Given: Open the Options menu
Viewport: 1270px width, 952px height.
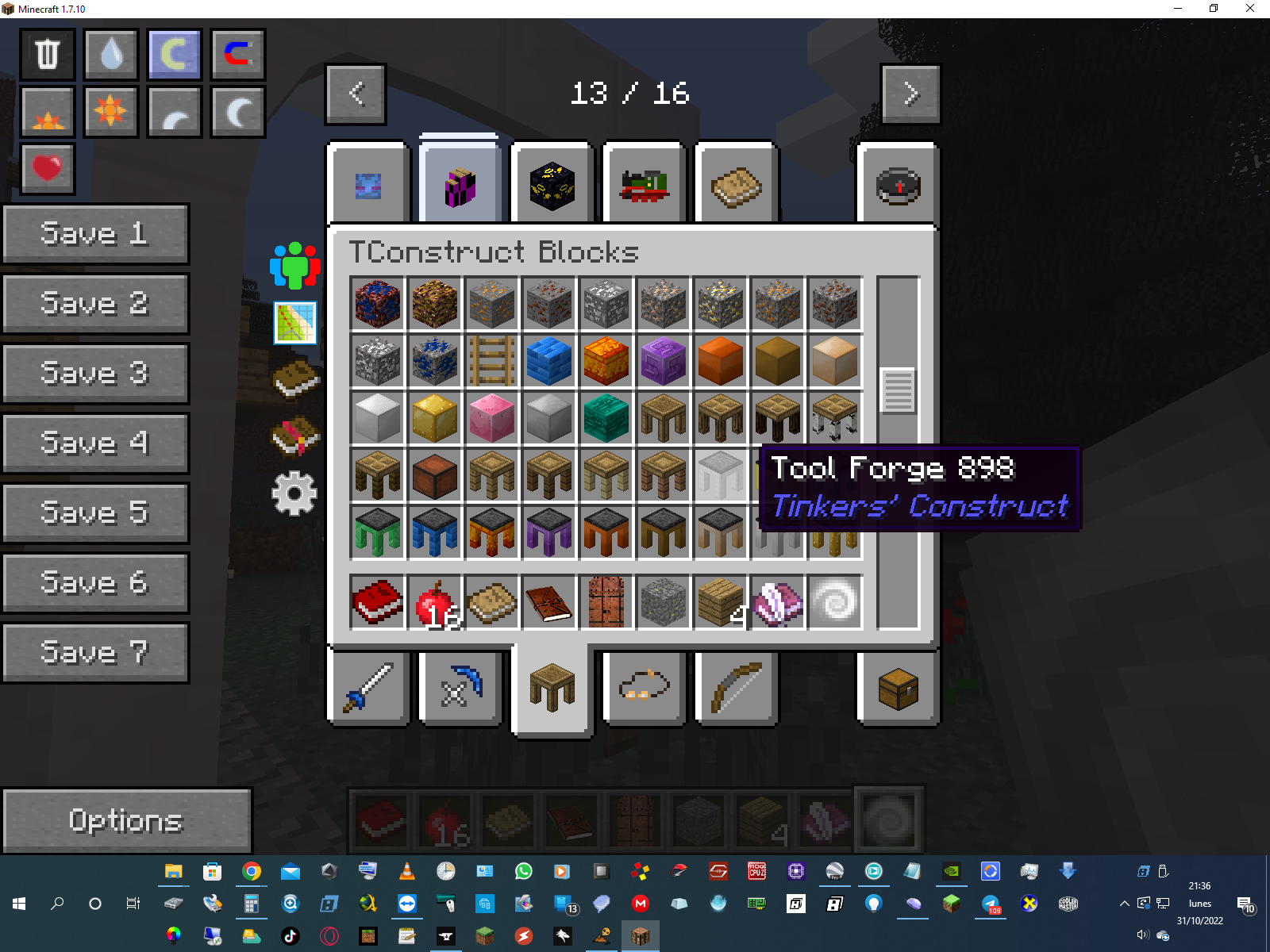Looking at the screenshot, I should tap(126, 820).
